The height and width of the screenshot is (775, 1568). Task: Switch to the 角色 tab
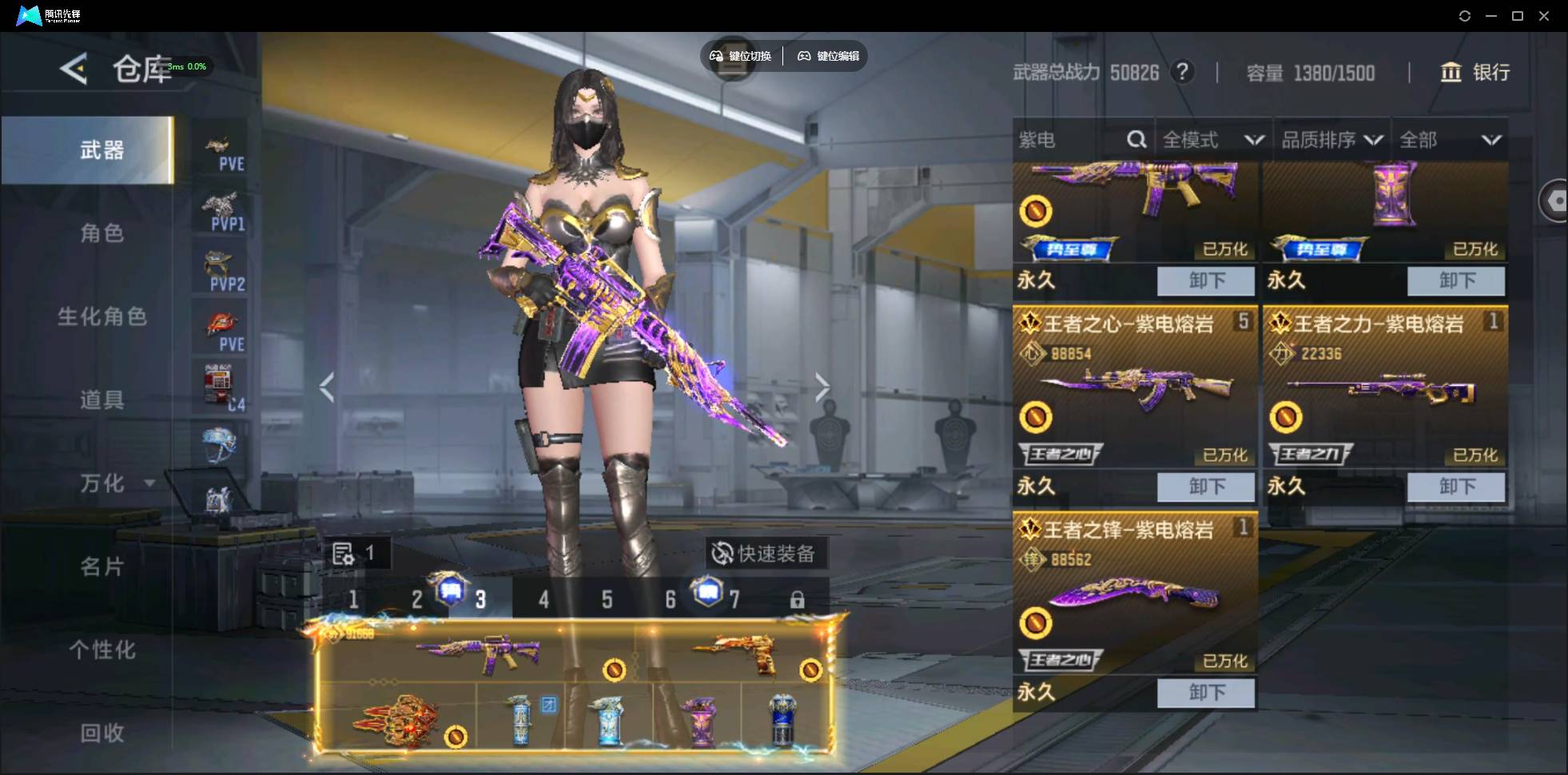tap(101, 233)
